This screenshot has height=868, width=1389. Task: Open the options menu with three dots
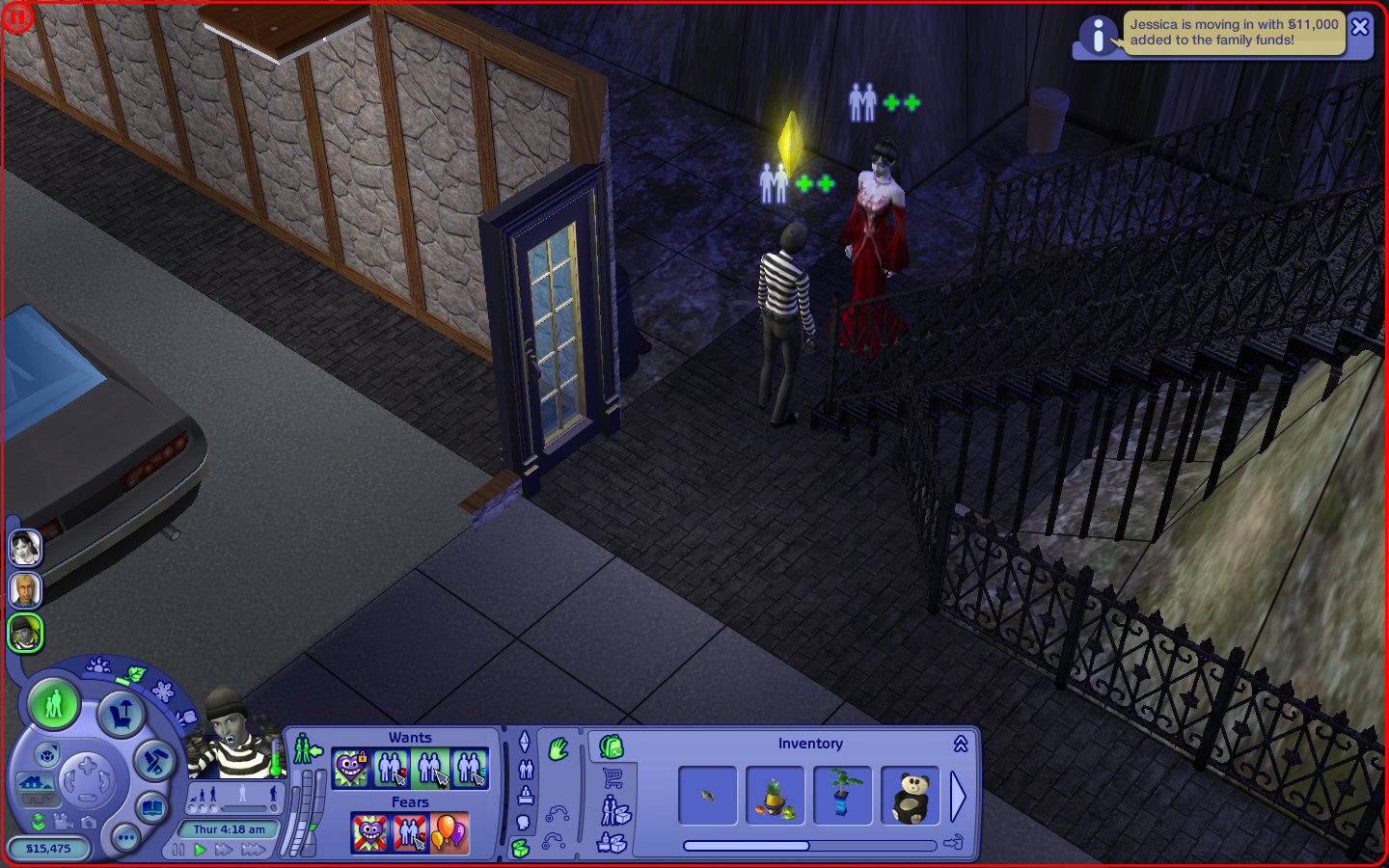click(125, 838)
